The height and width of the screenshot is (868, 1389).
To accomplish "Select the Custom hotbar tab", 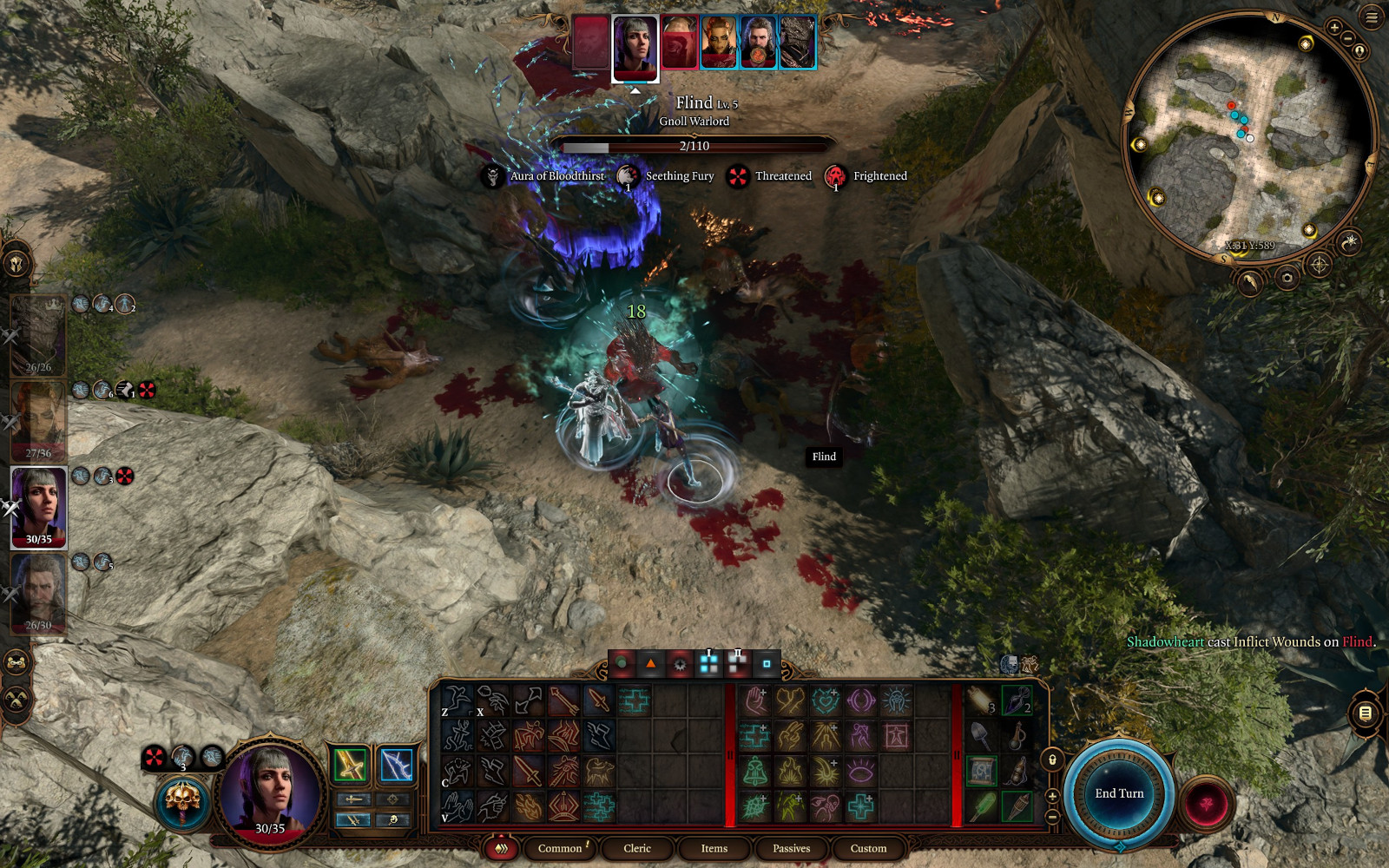I will pos(868,848).
